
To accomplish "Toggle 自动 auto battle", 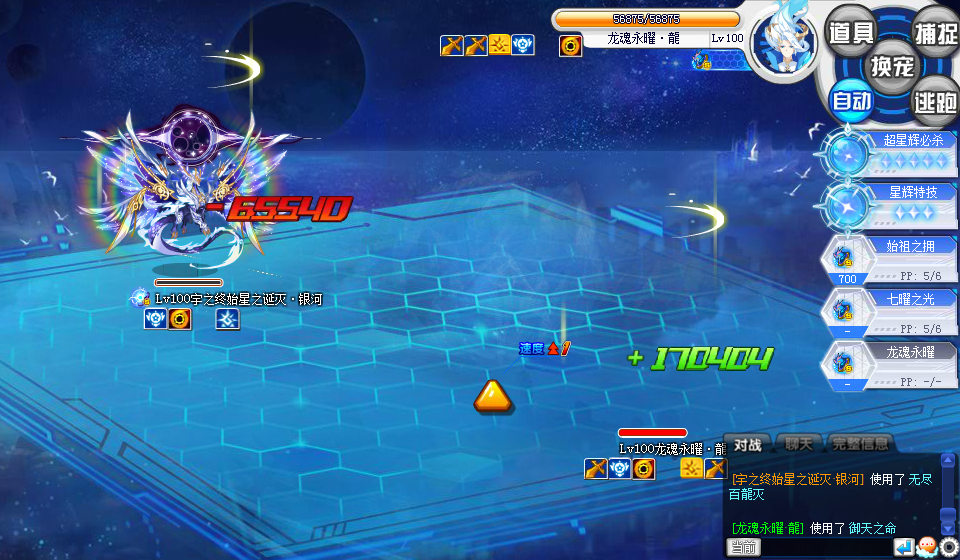I will (851, 100).
